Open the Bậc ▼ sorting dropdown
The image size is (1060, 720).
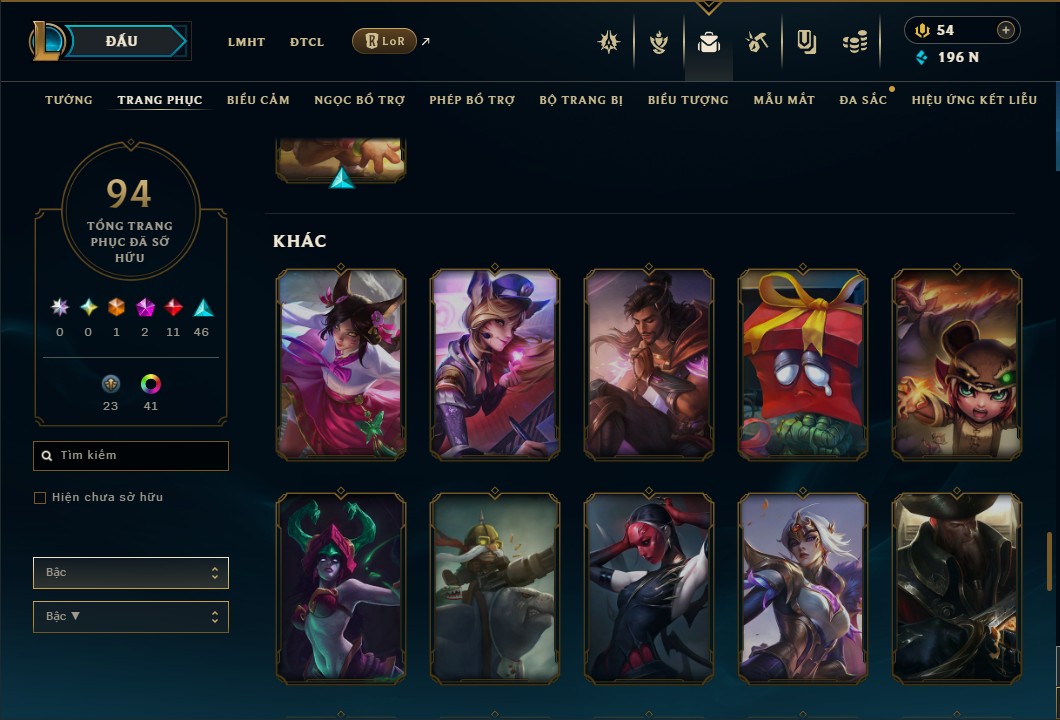point(131,617)
